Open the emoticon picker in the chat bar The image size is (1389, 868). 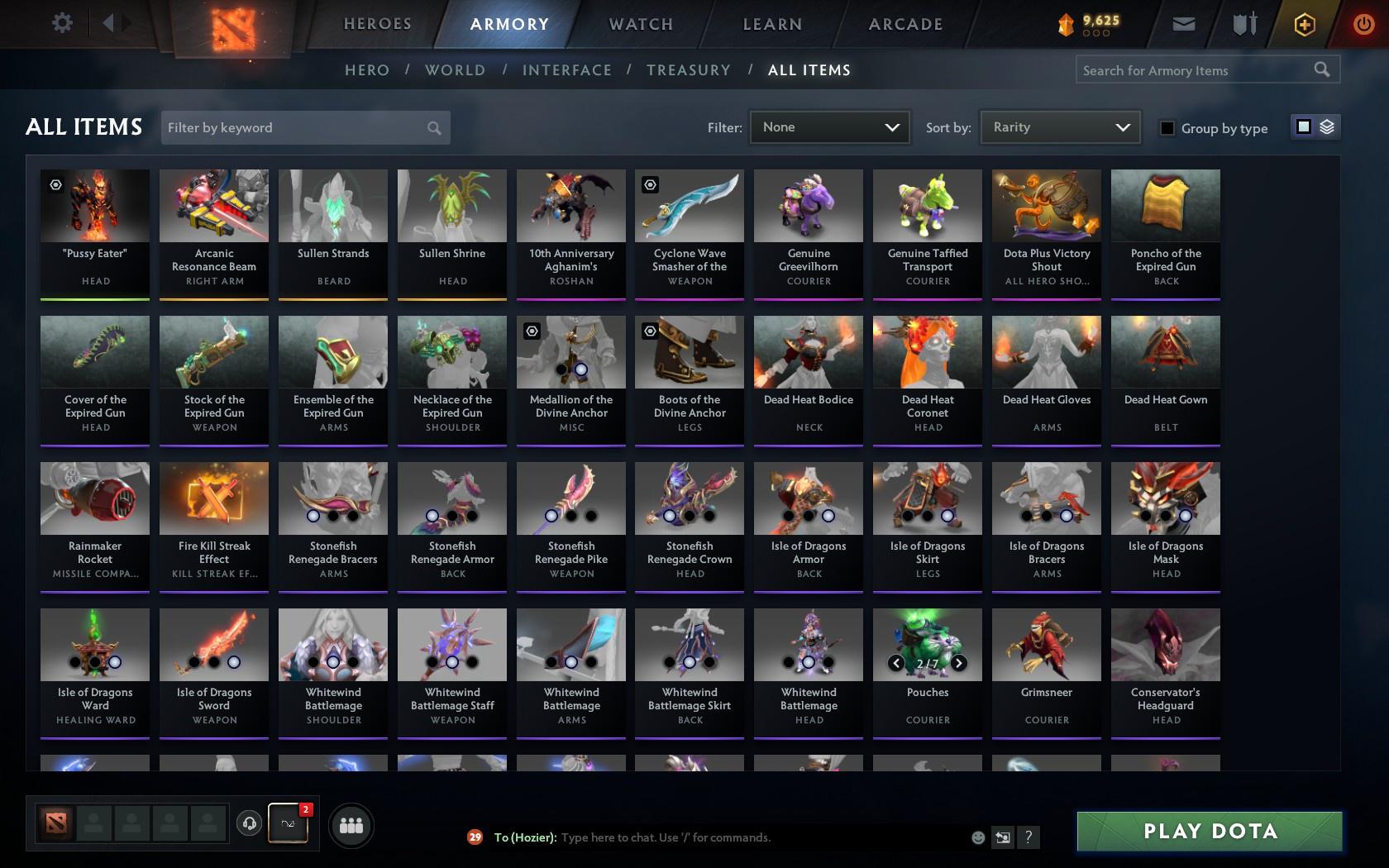tap(977, 837)
